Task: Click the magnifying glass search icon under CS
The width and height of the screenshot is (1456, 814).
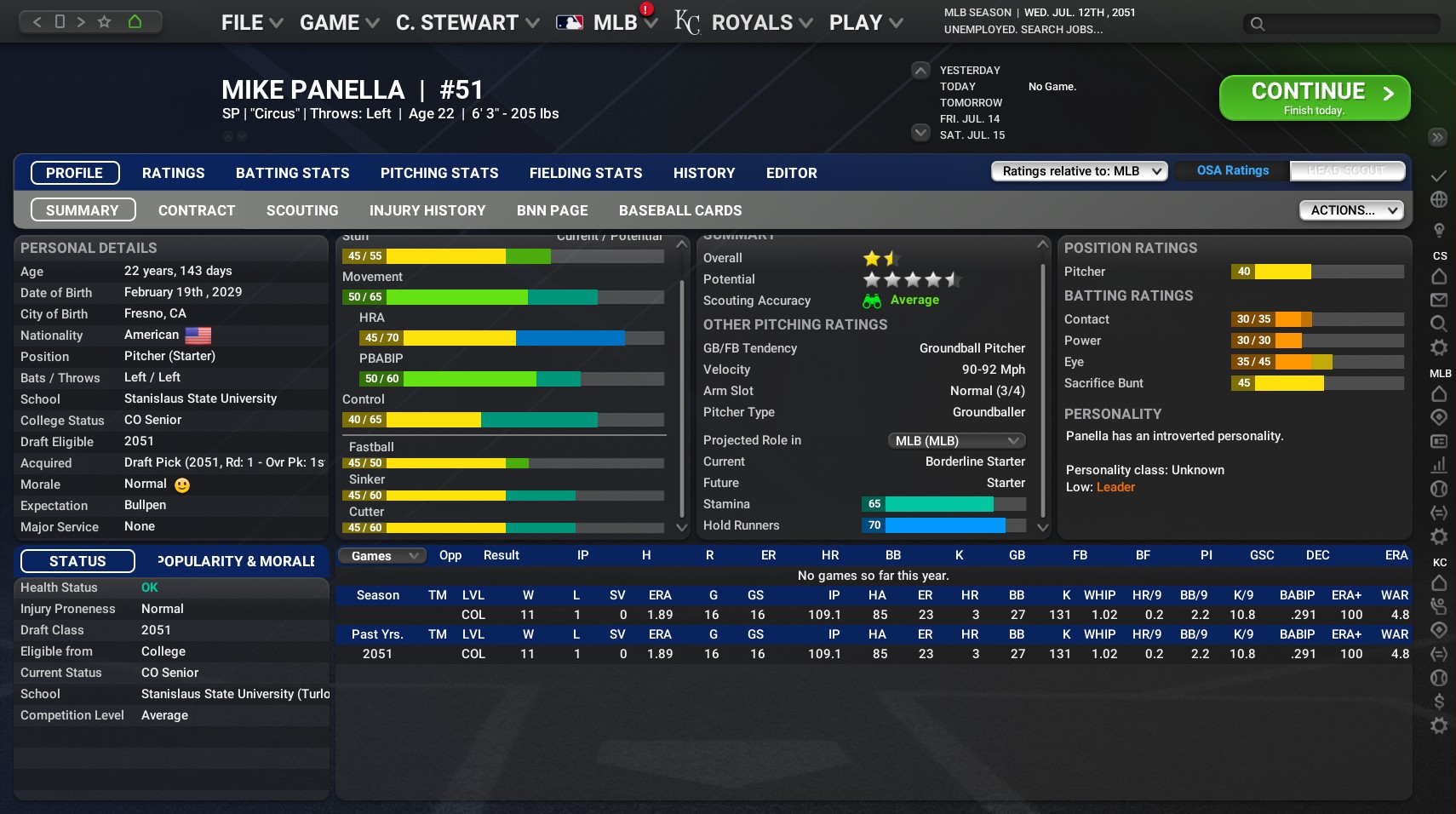Action: [1439, 324]
